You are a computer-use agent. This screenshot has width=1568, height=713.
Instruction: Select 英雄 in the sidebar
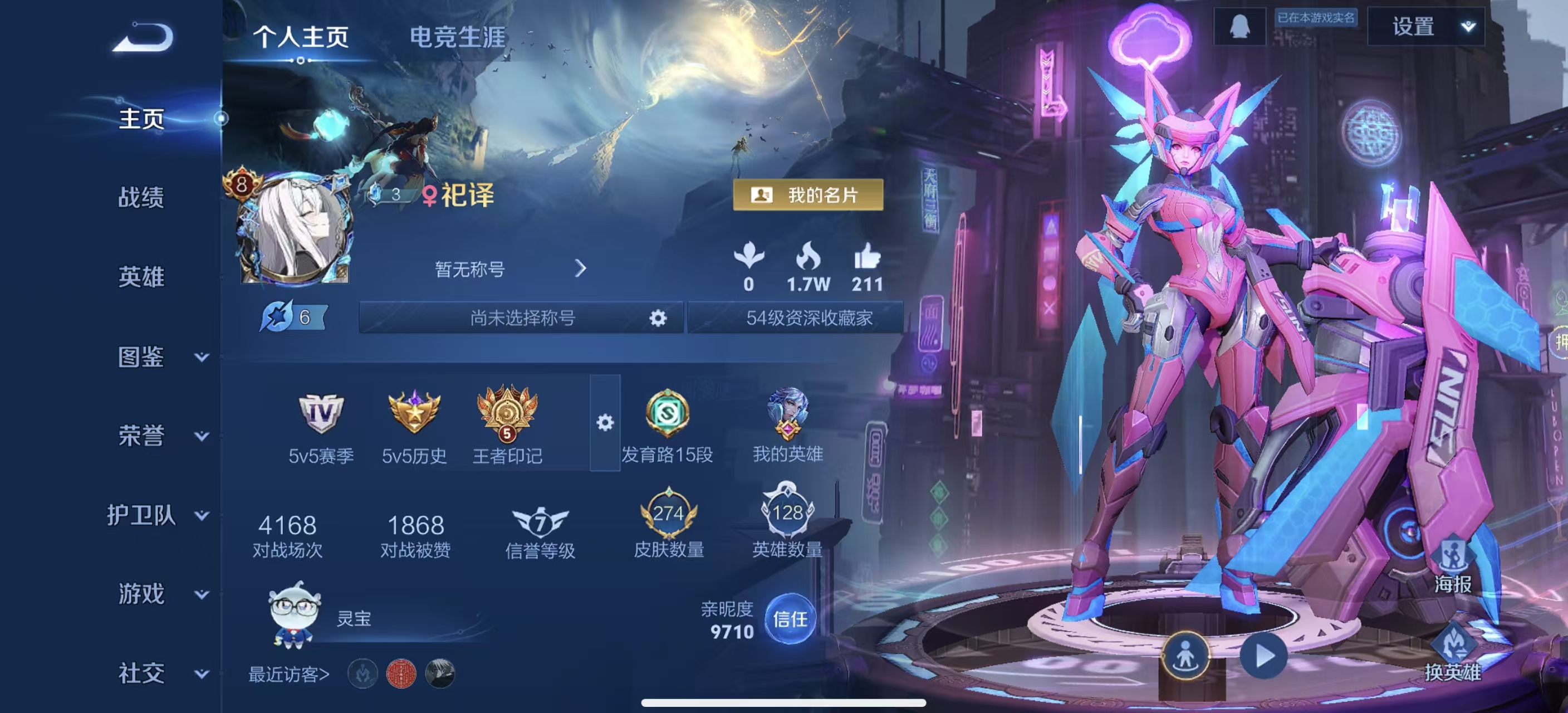(141, 277)
